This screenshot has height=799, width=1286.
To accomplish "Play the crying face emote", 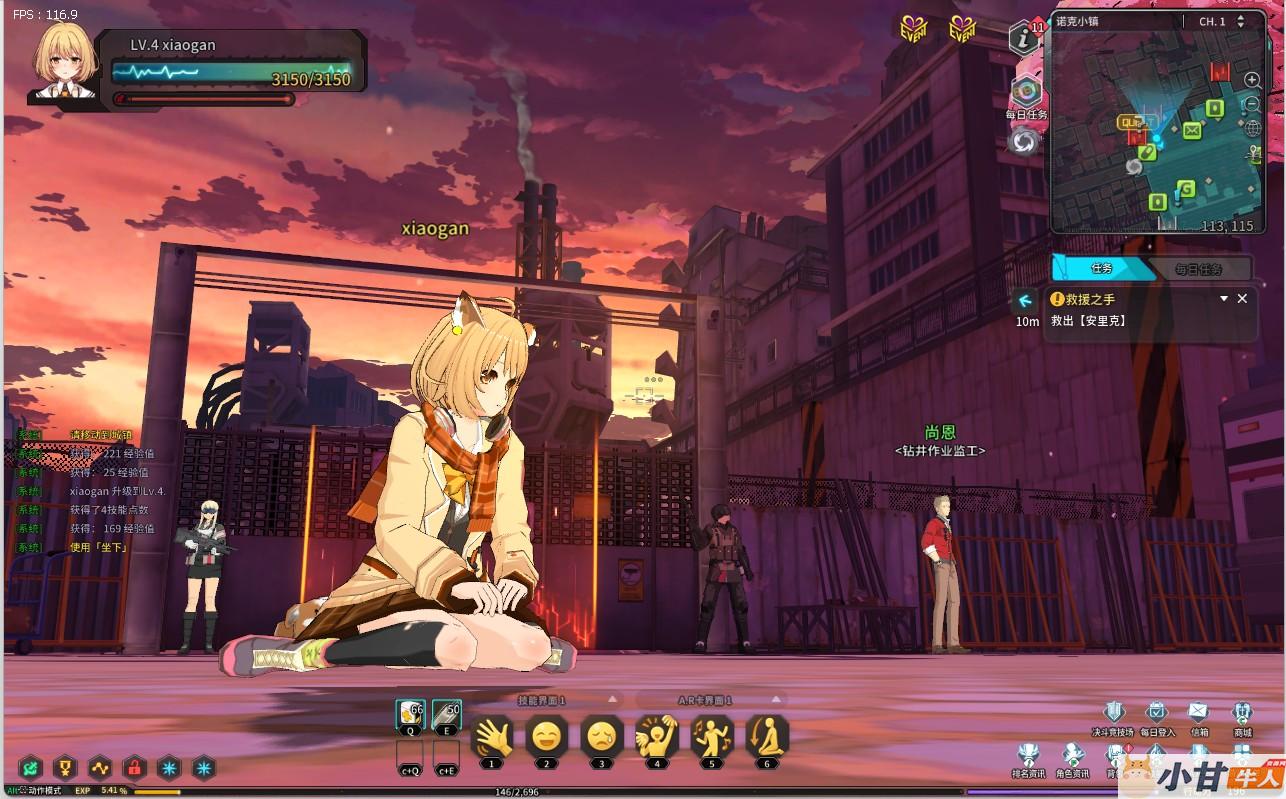I will click(601, 738).
